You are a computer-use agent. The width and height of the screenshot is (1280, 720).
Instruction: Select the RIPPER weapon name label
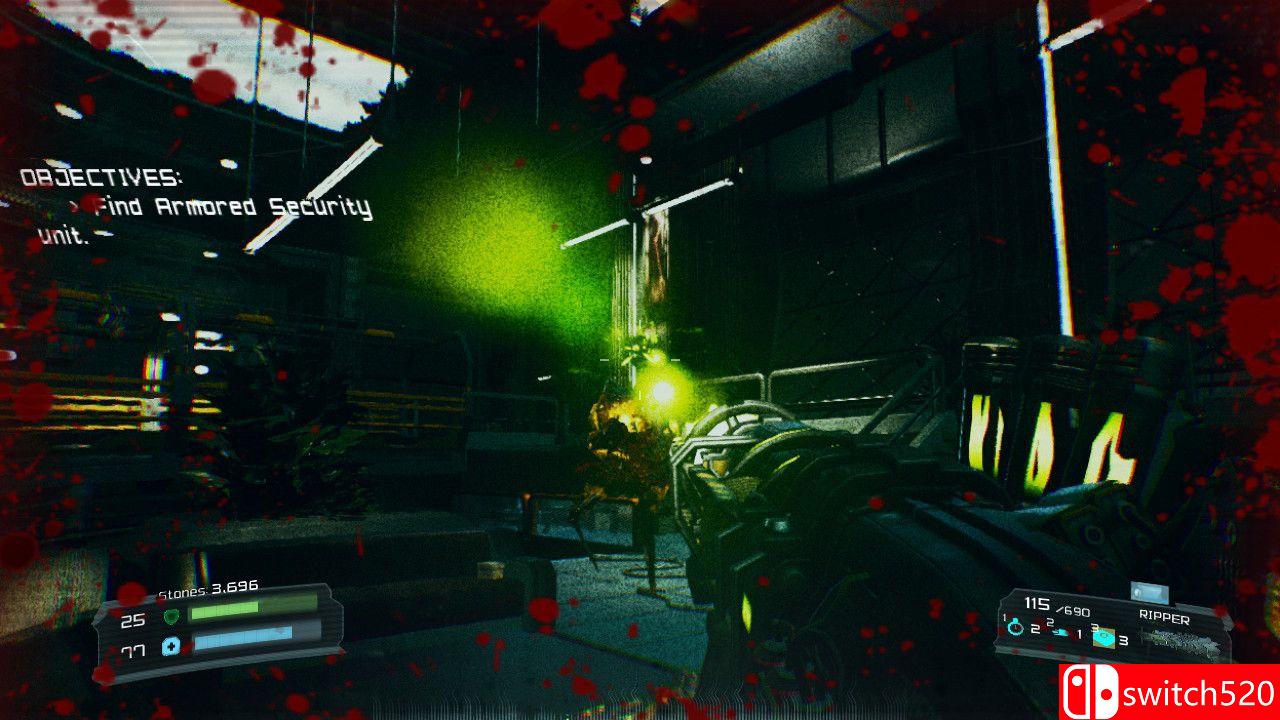click(x=1165, y=616)
